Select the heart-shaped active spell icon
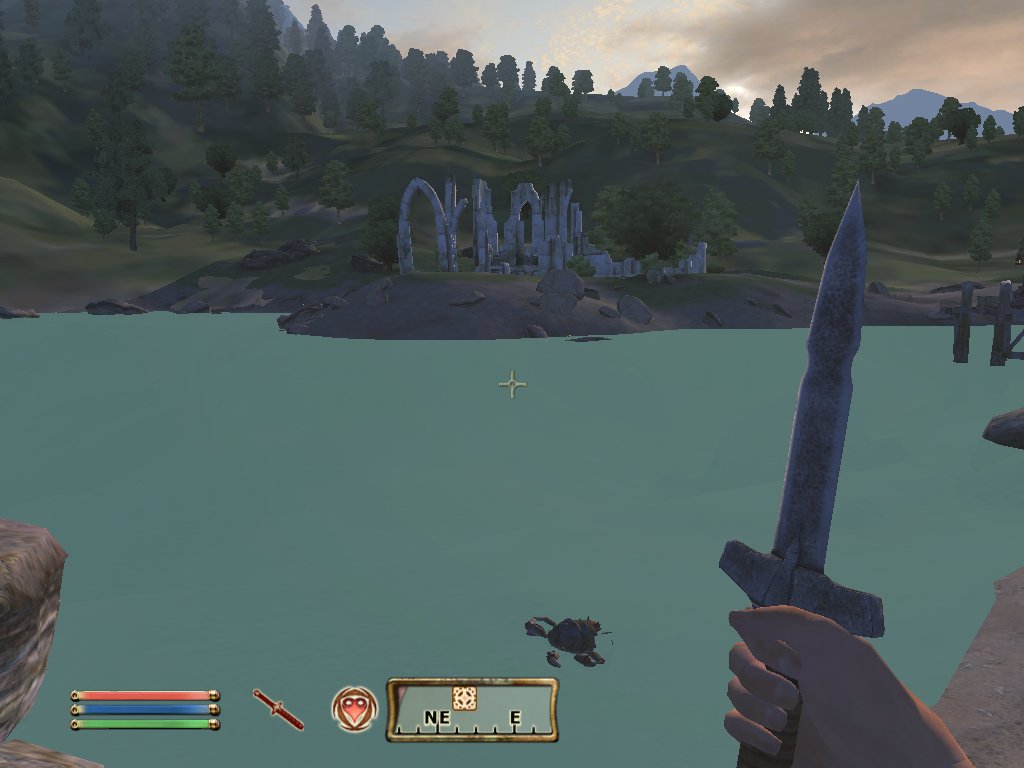Image resolution: width=1024 pixels, height=768 pixels. (354, 709)
